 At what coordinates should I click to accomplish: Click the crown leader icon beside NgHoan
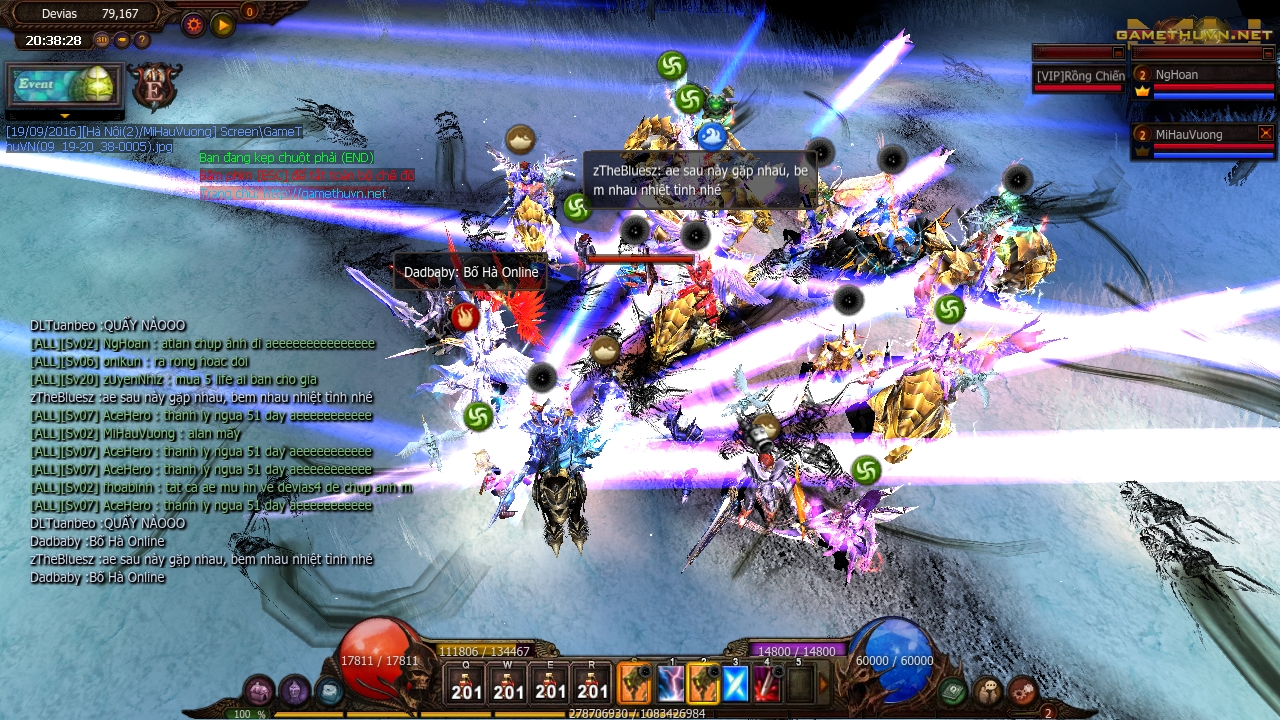(x=1143, y=91)
